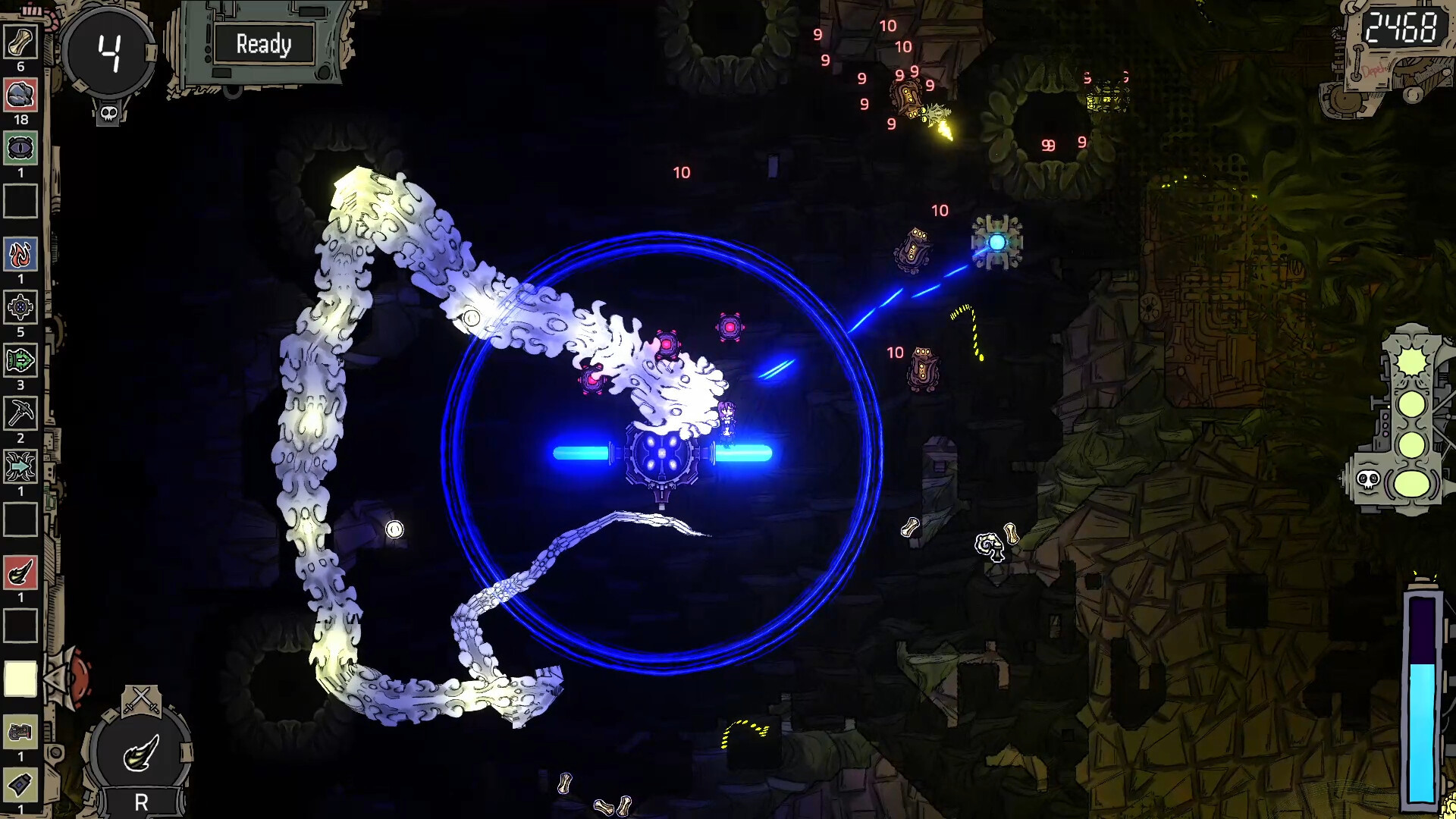Select the bottom-most dark gadget slot

point(20,784)
